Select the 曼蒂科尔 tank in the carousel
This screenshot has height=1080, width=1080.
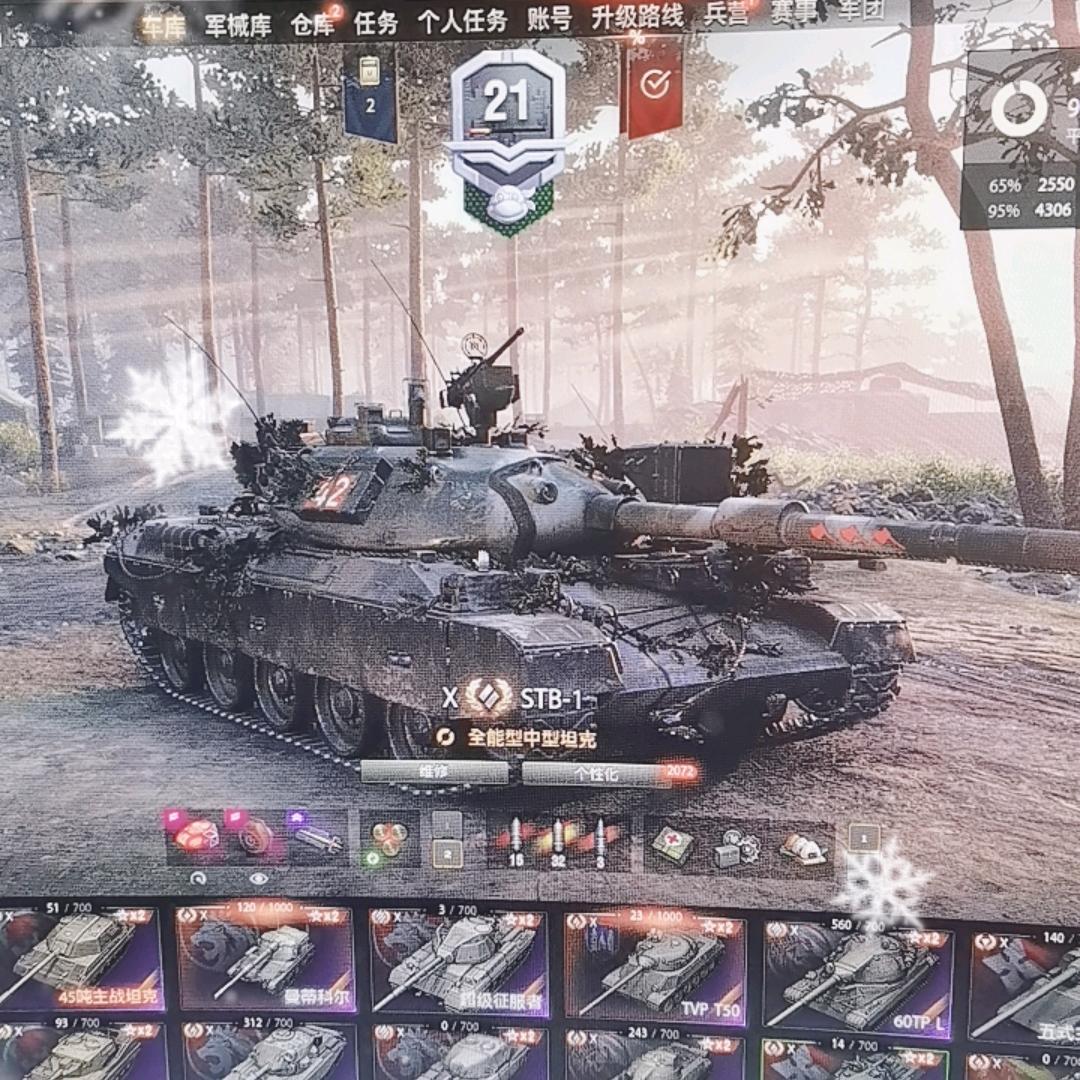pos(264,959)
